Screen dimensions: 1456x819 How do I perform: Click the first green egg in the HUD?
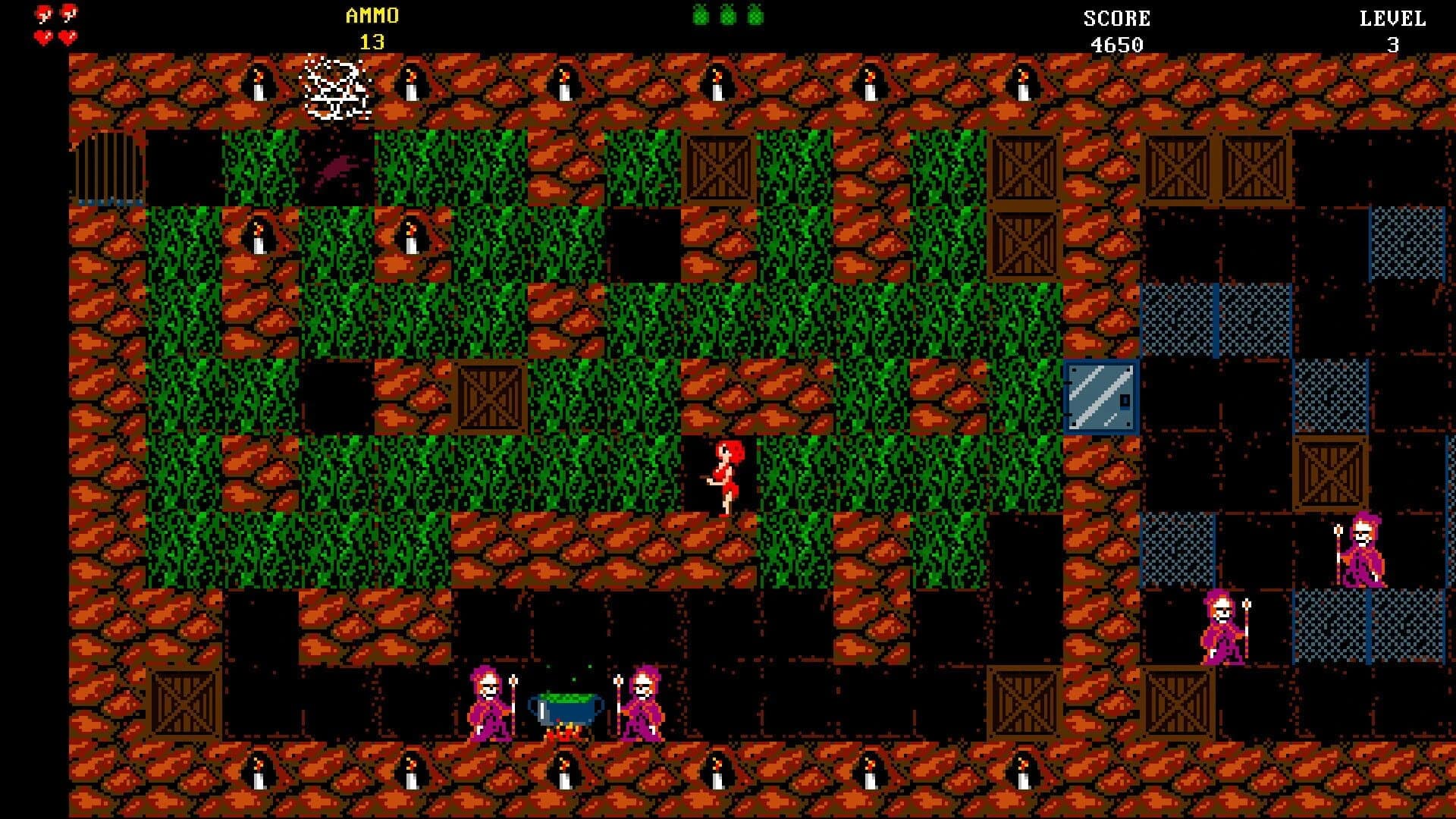(x=701, y=15)
